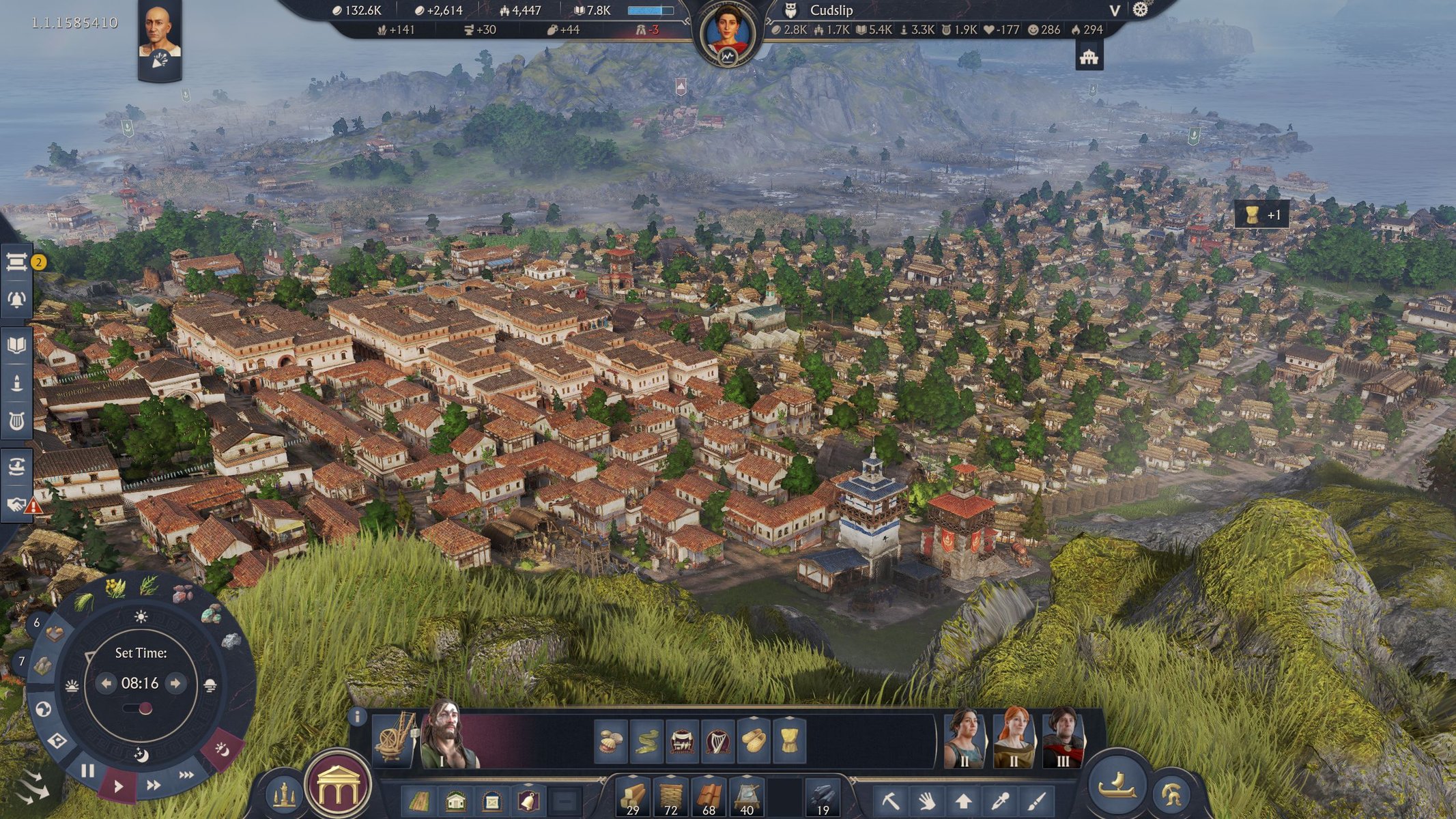Open the temple building menu
This screenshot has height=819, width=1456.
click(x=339, y=786)
